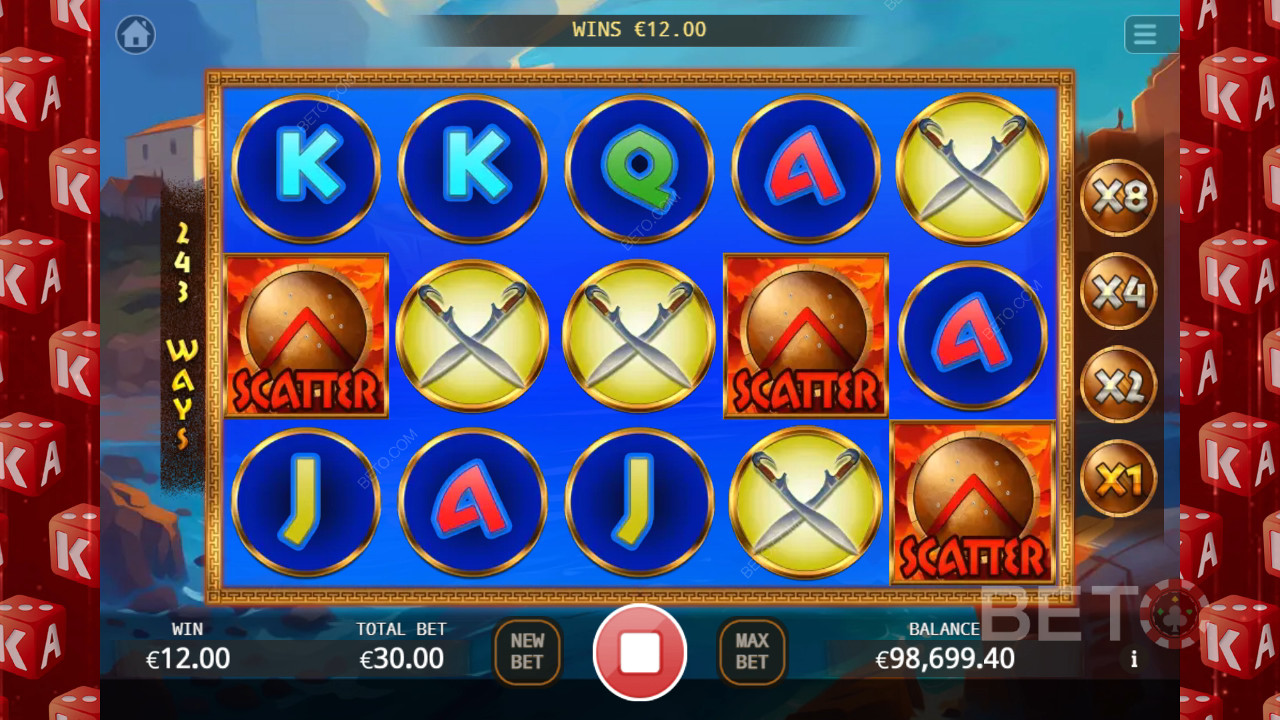The width and height of the screenshot is (1280, 720).
Task: Open the hamburger menu
Action: pyautogui.click(x=1145, y=35)
